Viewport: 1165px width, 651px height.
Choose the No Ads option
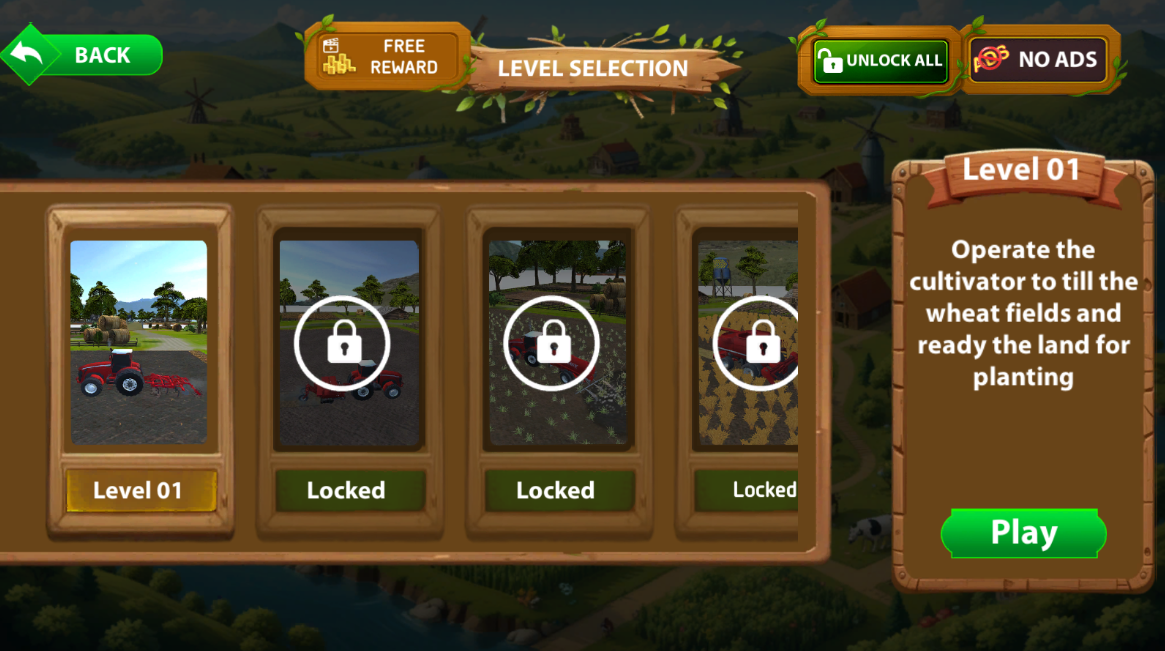click(x=1040, y=60)
